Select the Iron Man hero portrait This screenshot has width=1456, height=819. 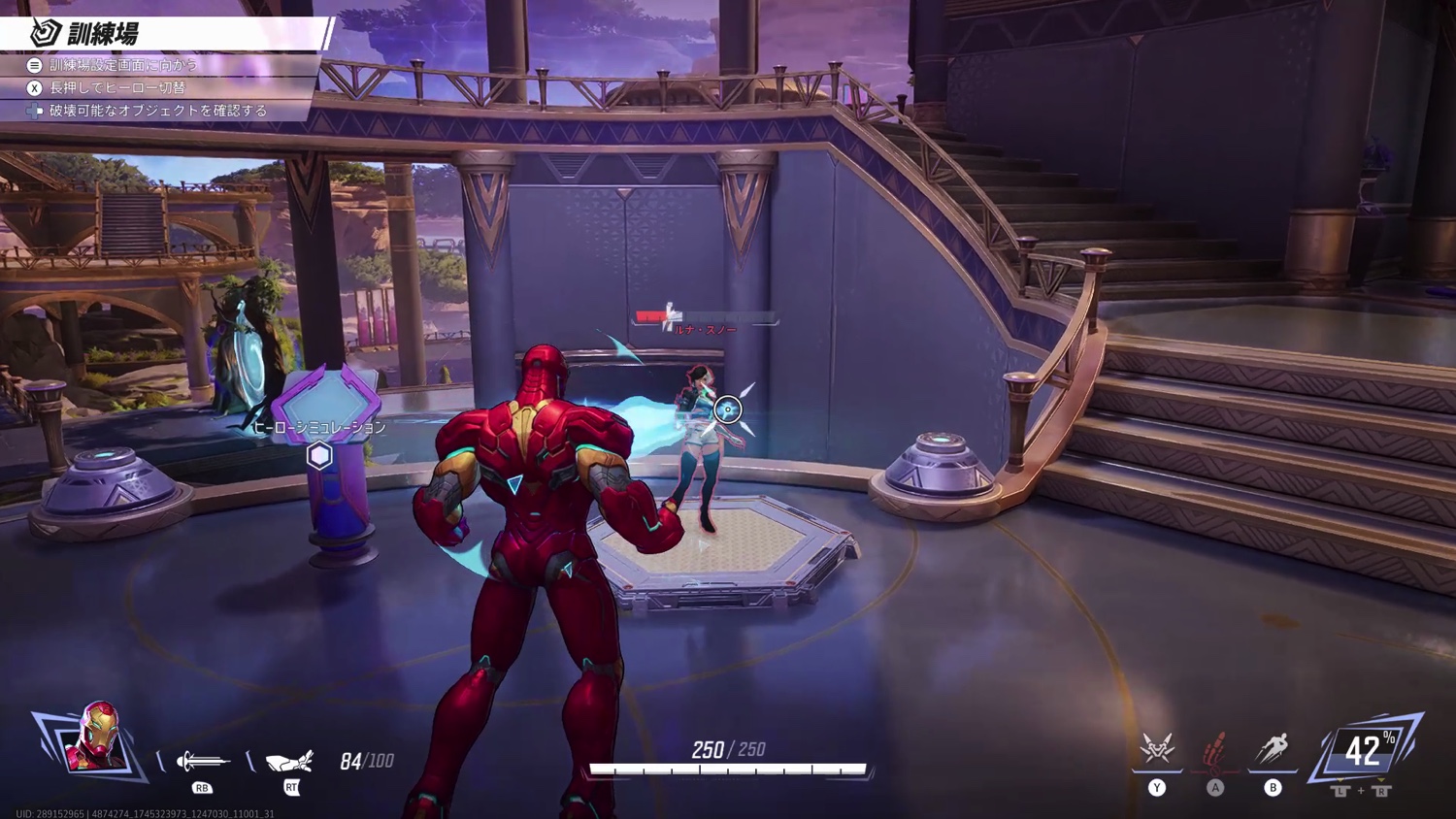pos(96,737)
